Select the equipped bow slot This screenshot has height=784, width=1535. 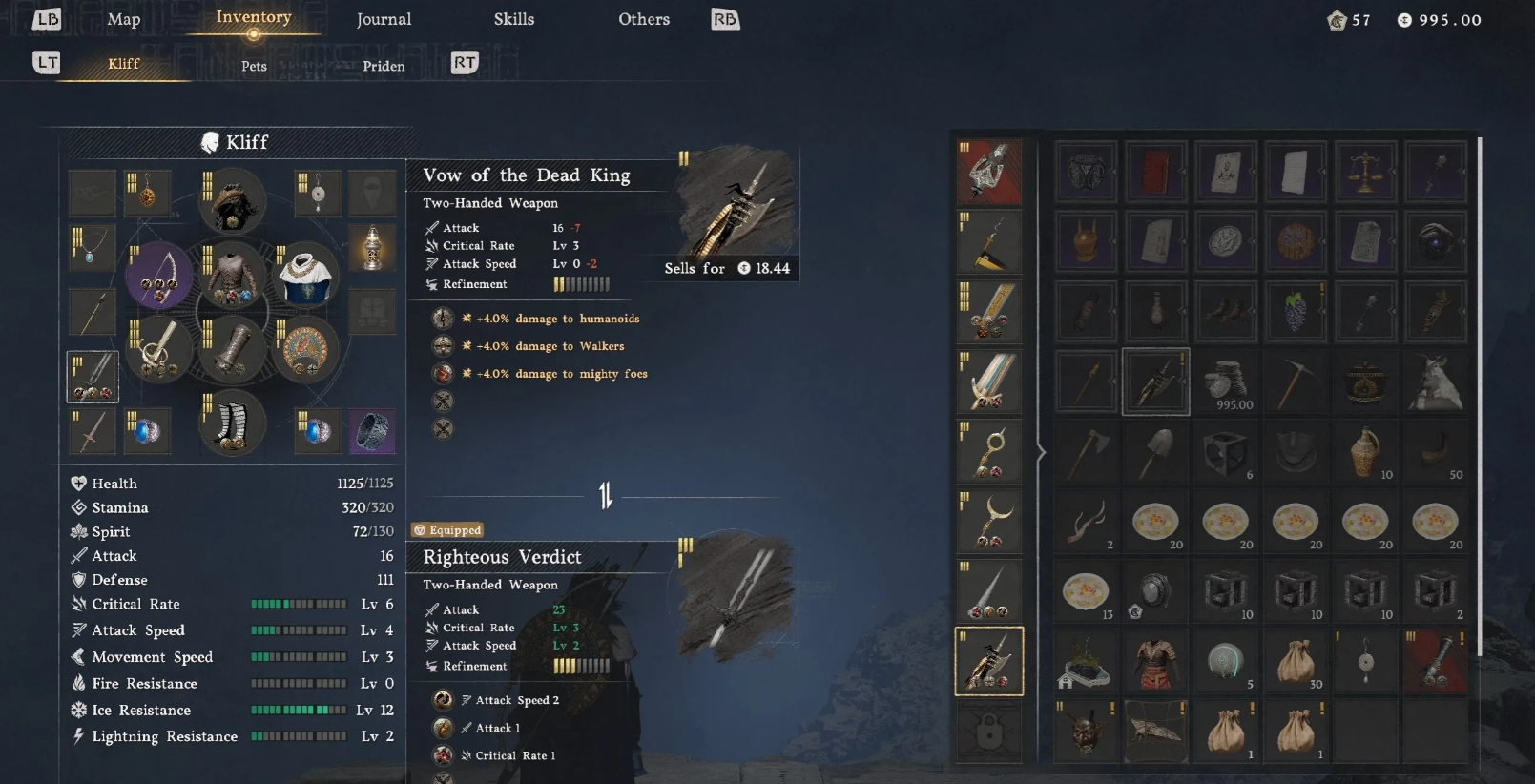(x=158, y=276)
